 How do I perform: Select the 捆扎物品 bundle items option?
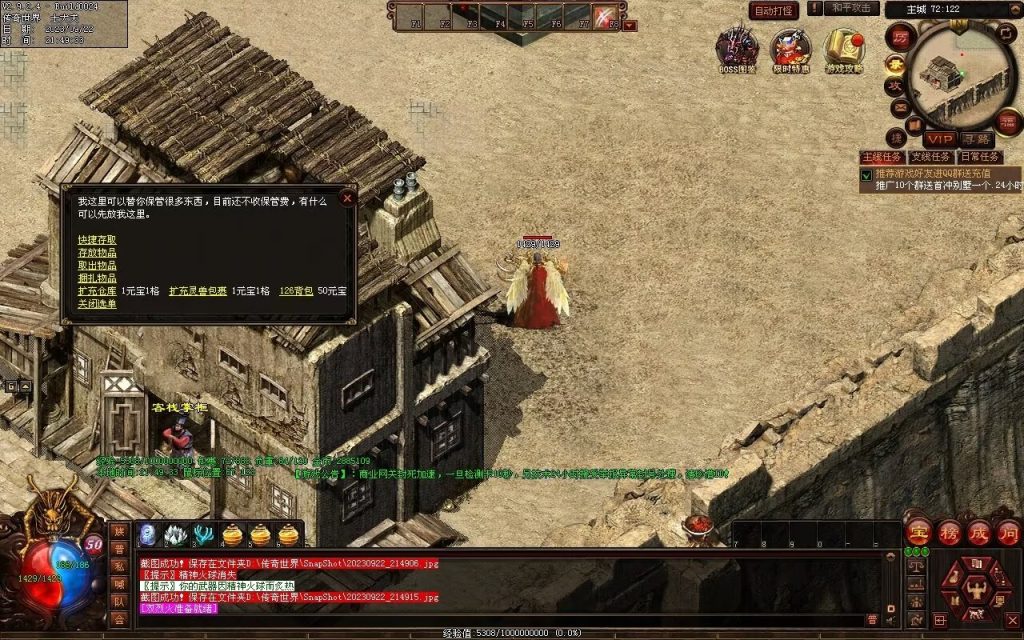coord(97,278)
